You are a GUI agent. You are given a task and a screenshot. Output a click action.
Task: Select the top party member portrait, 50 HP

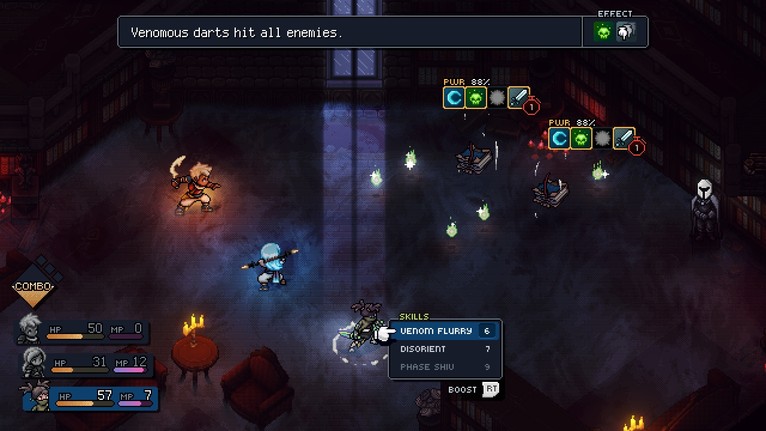pyautogui.click(x=31, y=329)
